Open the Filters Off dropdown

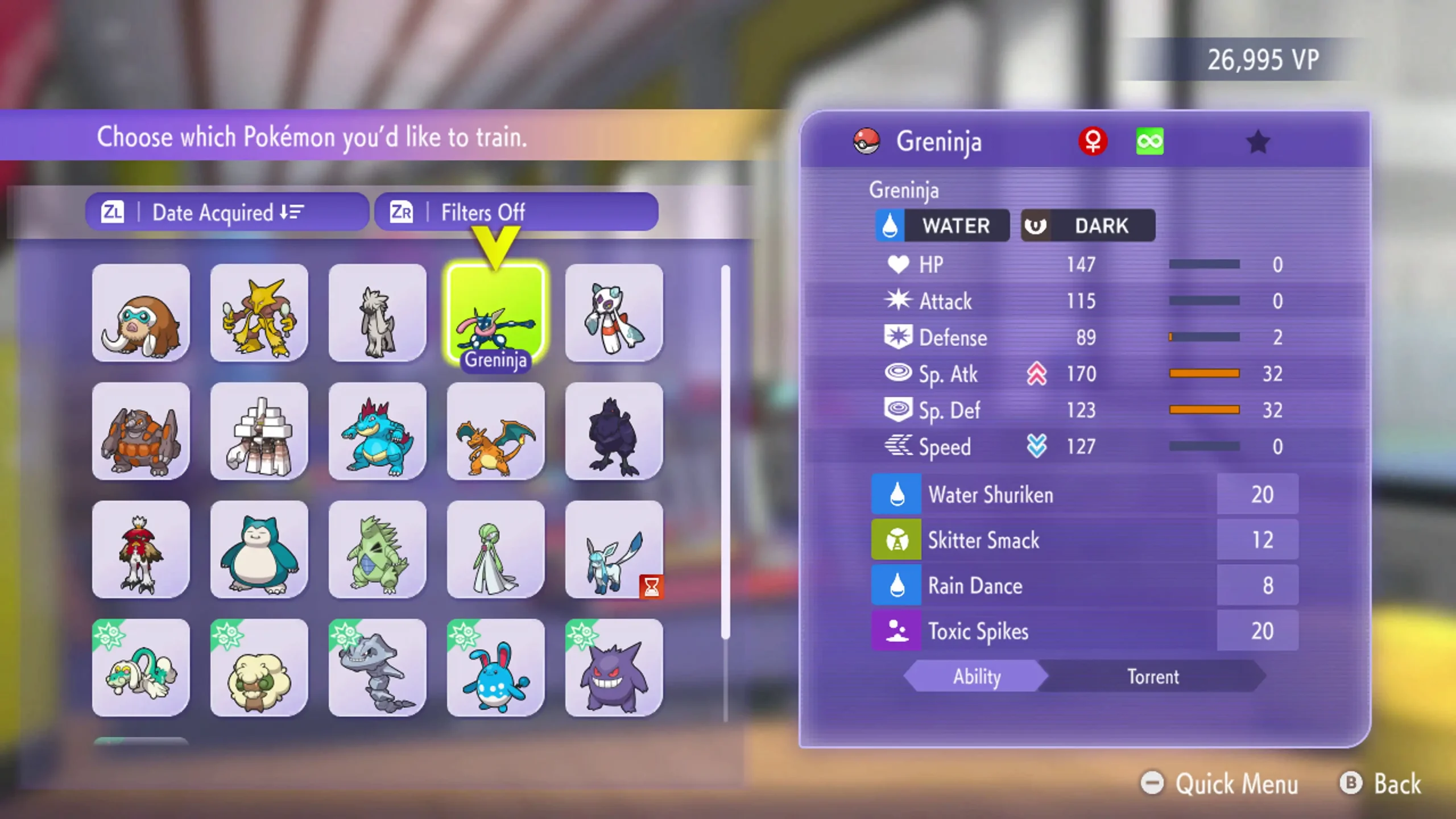coord(515,212)
